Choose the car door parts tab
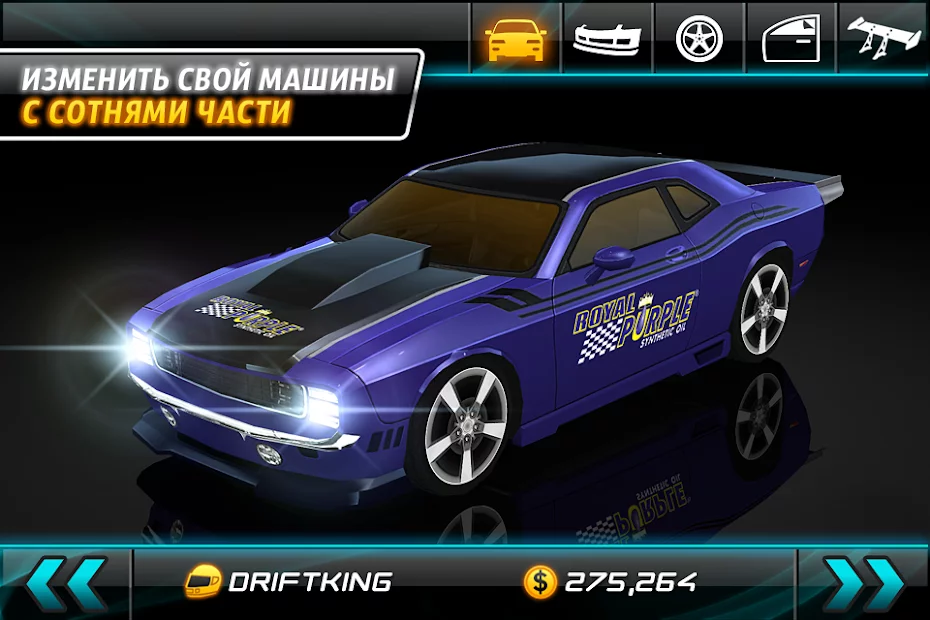This screenshot has width=930, height=620. click(x=791, y=38)
